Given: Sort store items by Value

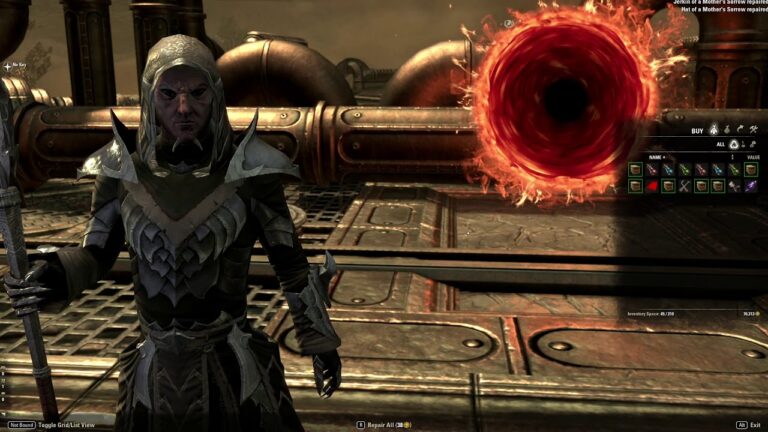Looking at the screenshot, I should click(752, 157).
